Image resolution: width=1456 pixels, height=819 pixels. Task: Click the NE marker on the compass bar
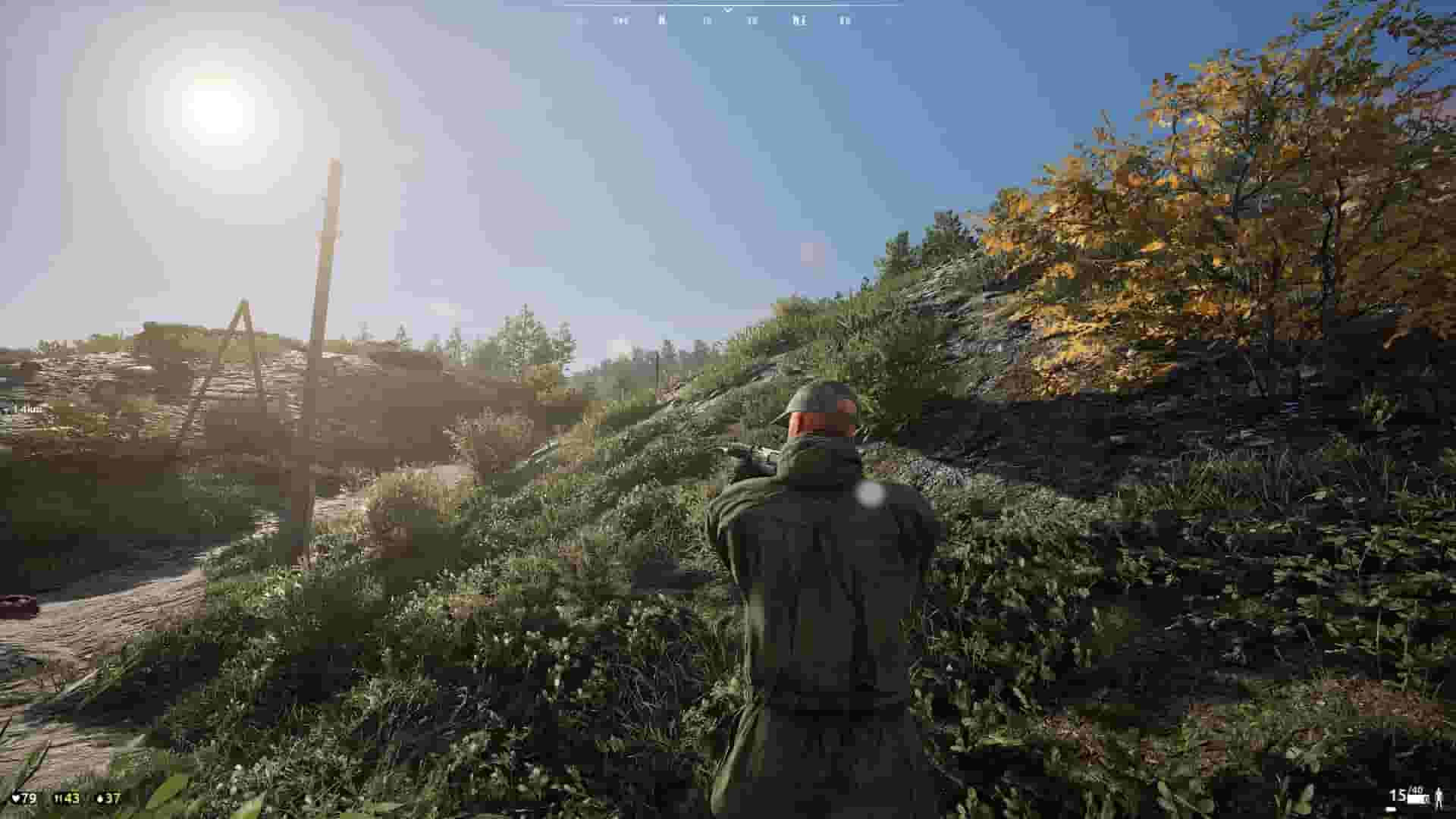799,20
